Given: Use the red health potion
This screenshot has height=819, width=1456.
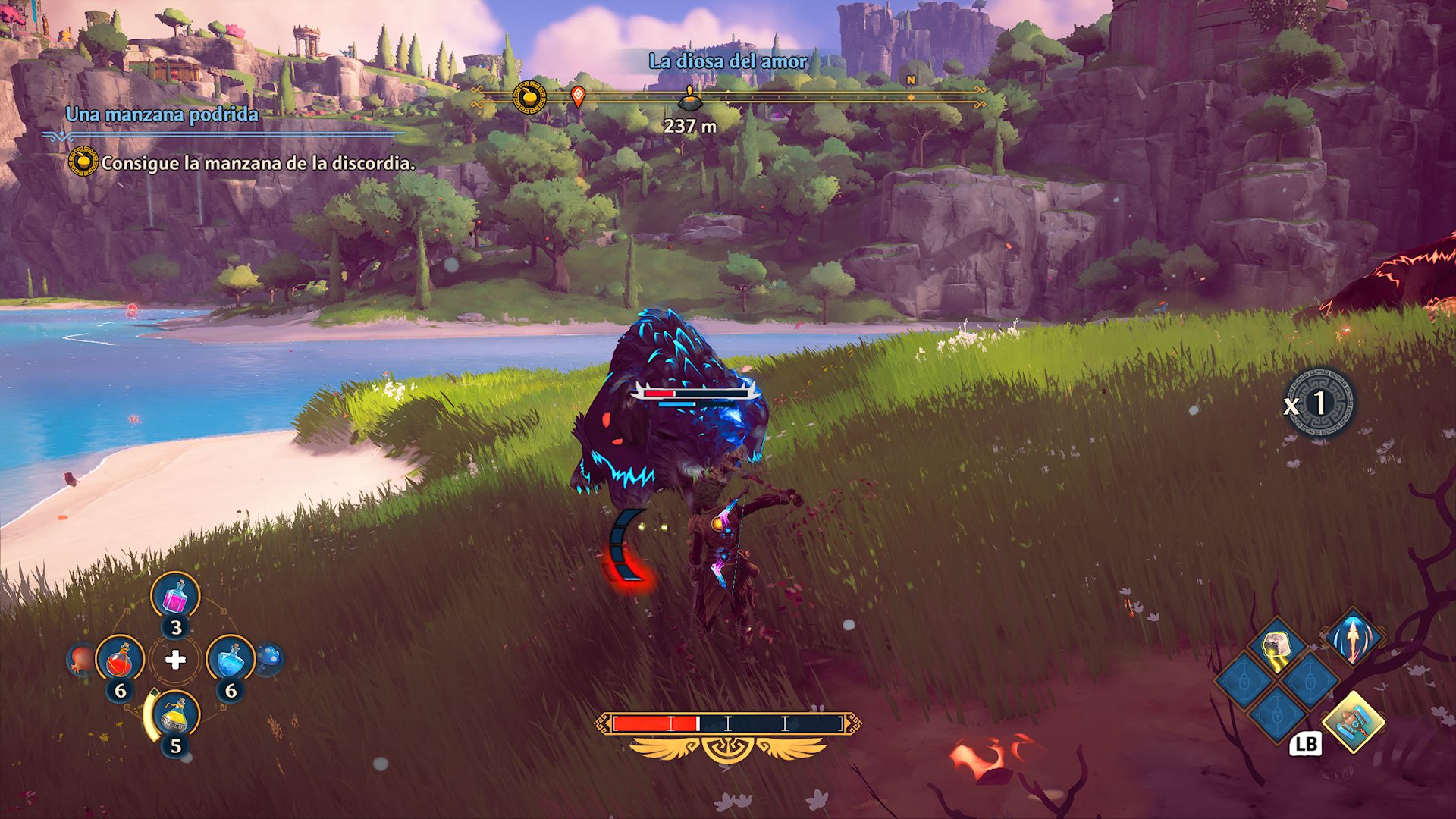Looking at the screenshot, I should point(121,660).
